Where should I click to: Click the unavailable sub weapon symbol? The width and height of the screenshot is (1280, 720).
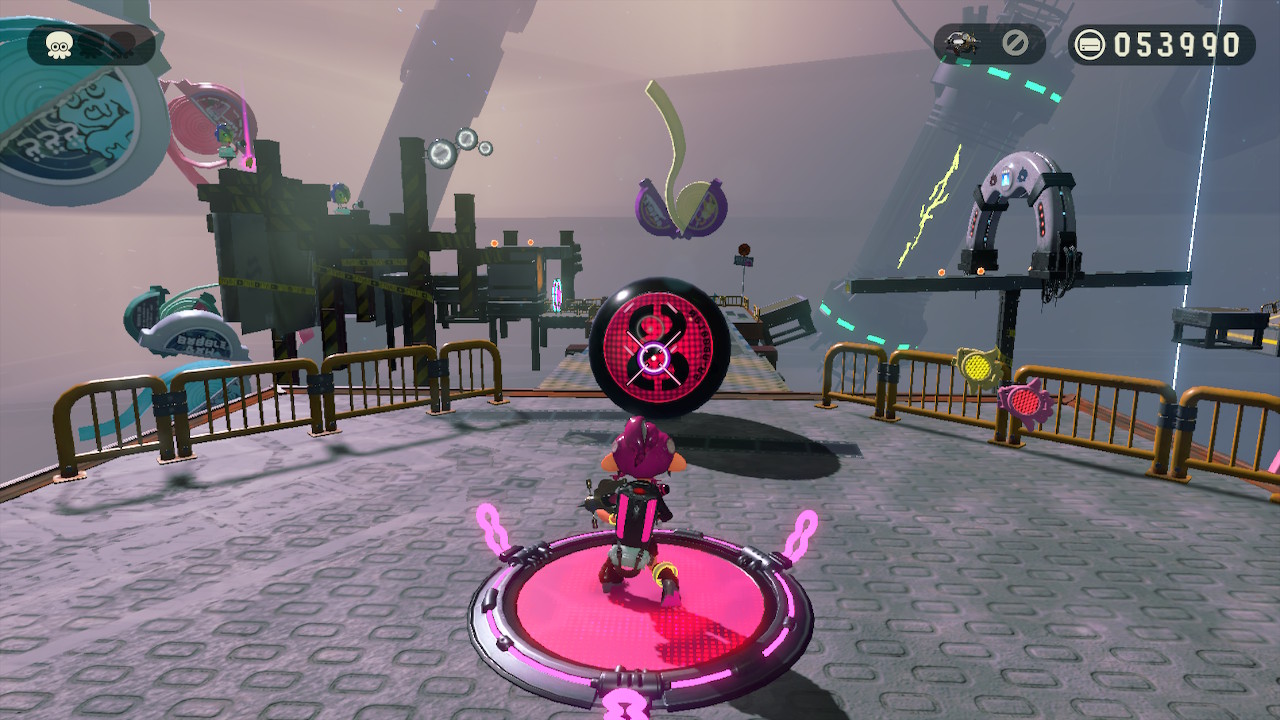coord(1013,44)
